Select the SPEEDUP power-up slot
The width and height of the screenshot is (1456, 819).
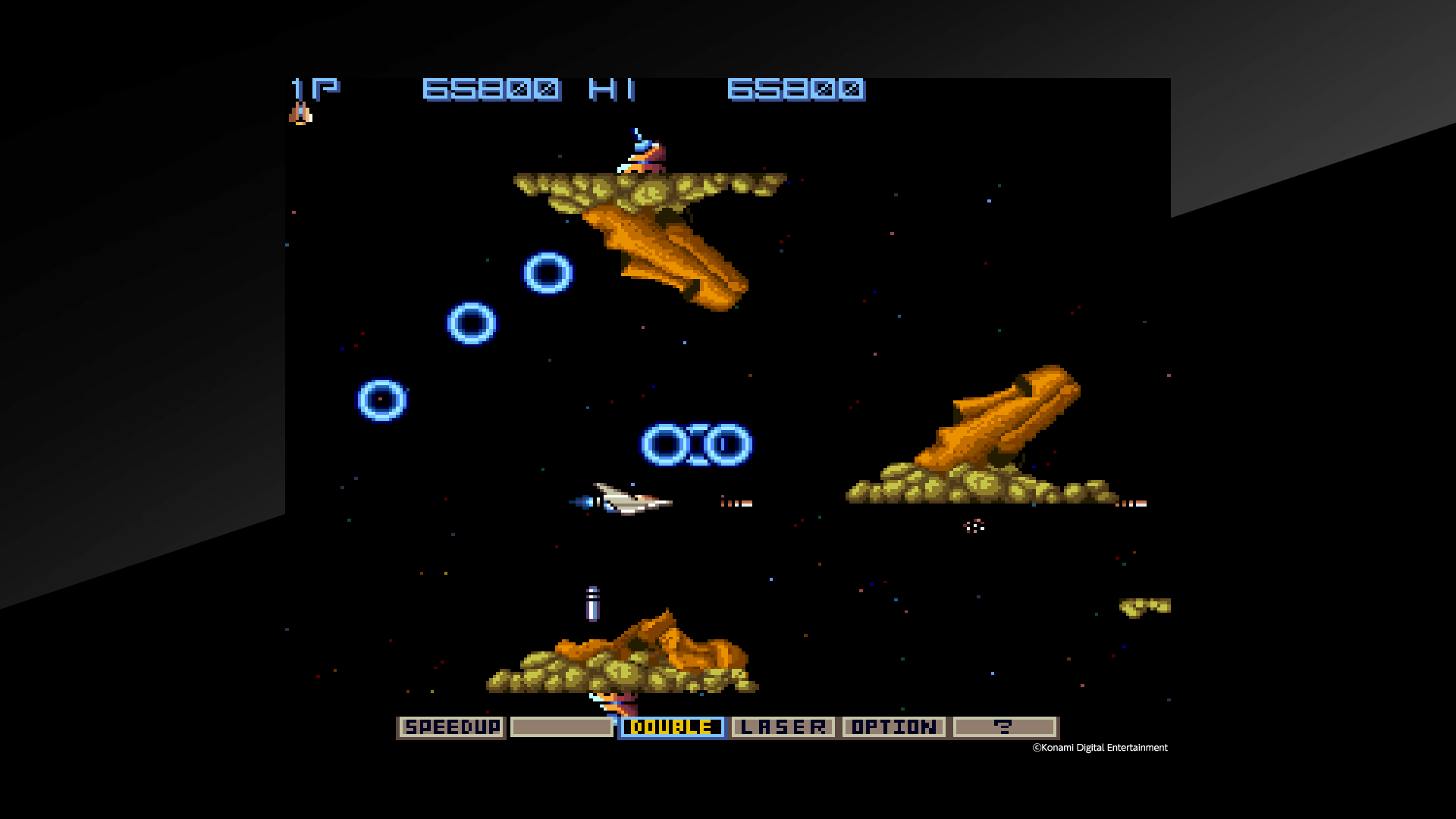pyautogui.click(x=450, y=726)
